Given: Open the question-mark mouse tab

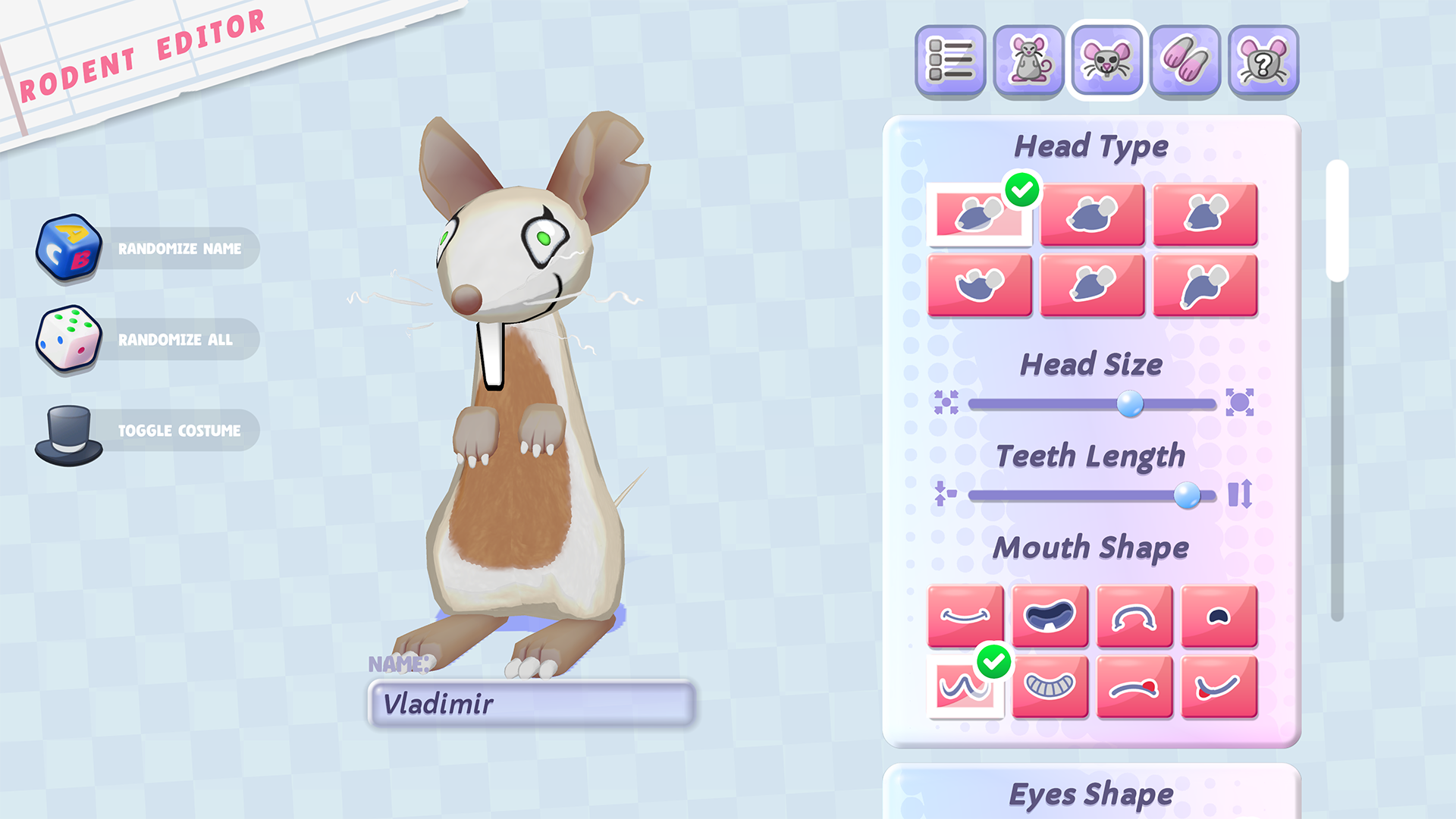Looking at the screenshot, I should pos(1263,61).
